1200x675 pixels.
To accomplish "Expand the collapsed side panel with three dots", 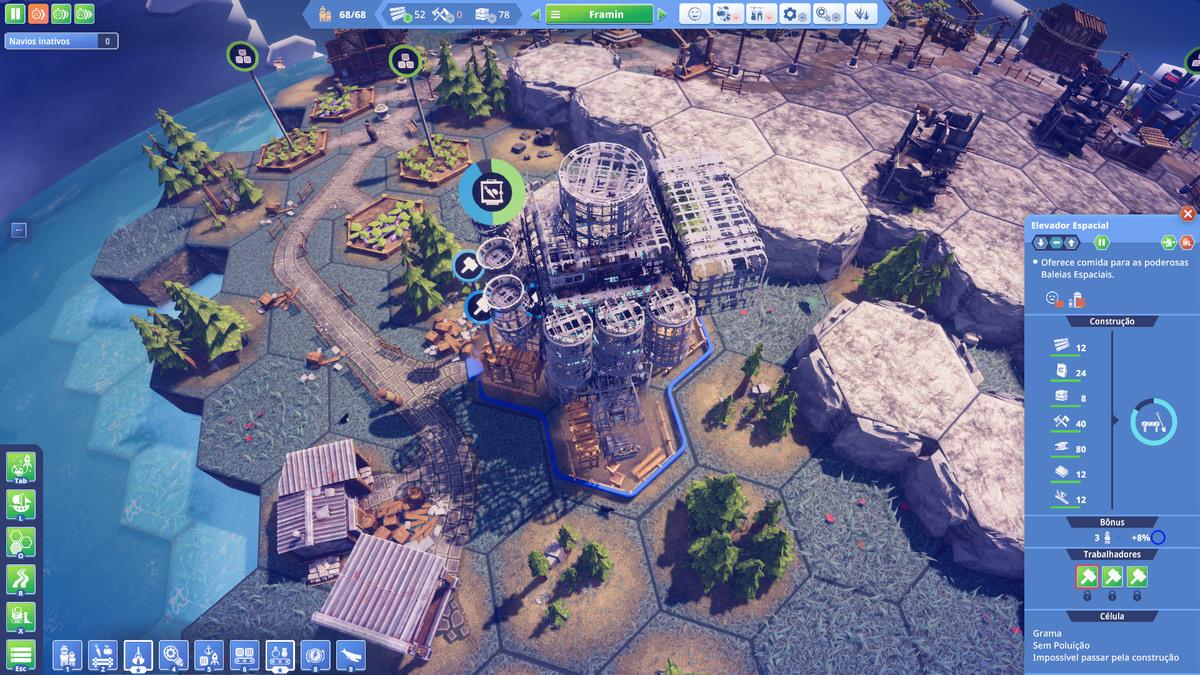I will point(18,230).
